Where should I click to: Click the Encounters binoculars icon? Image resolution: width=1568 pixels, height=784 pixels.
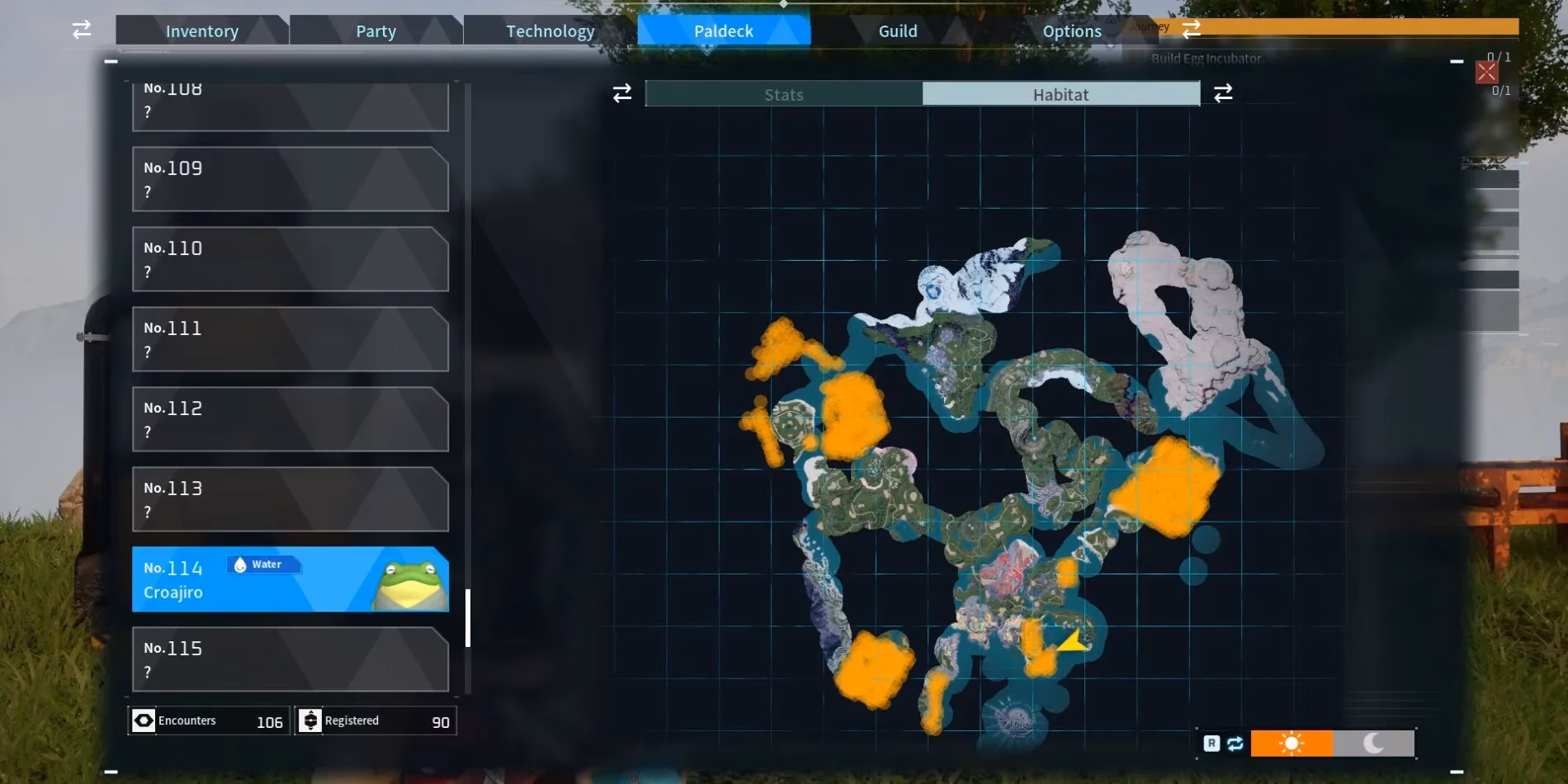[x=144, y=720]
